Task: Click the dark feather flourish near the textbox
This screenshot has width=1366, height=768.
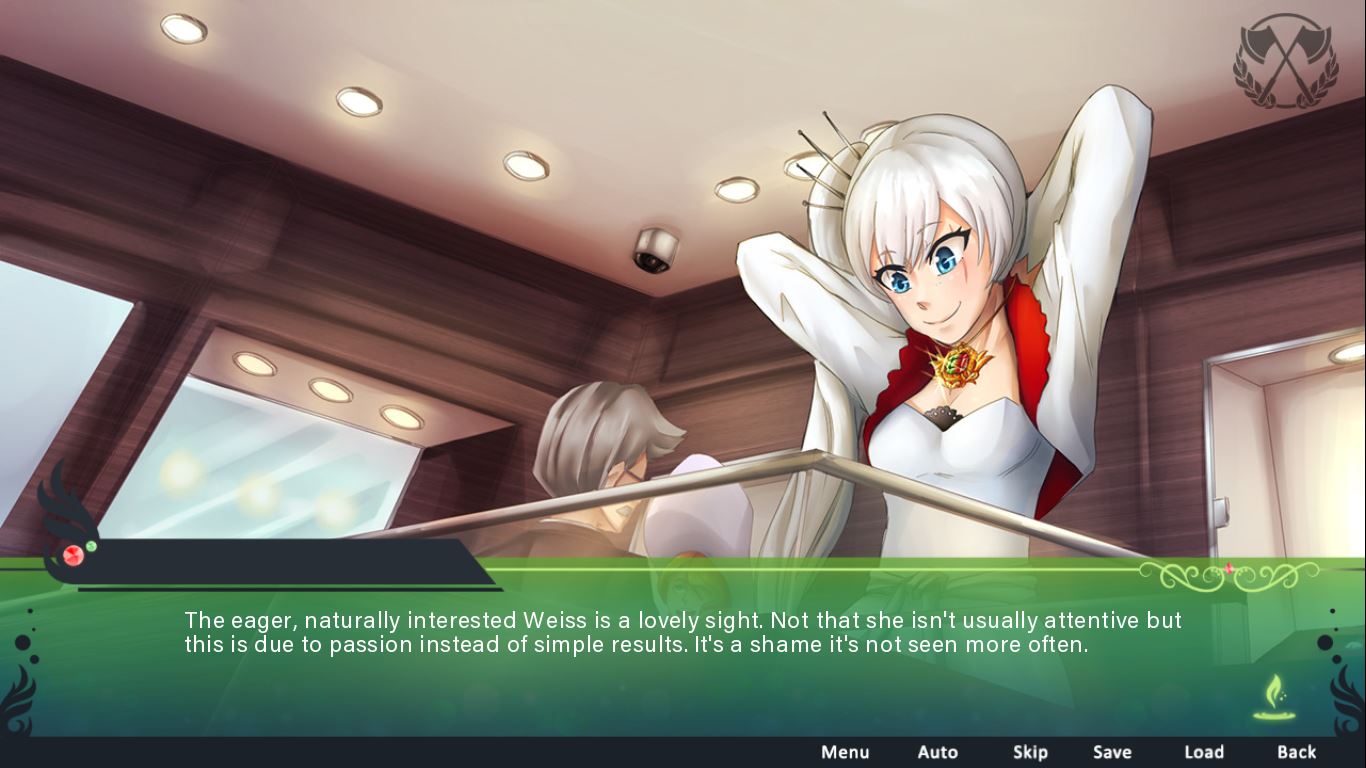Action: [x=60, y=510]
